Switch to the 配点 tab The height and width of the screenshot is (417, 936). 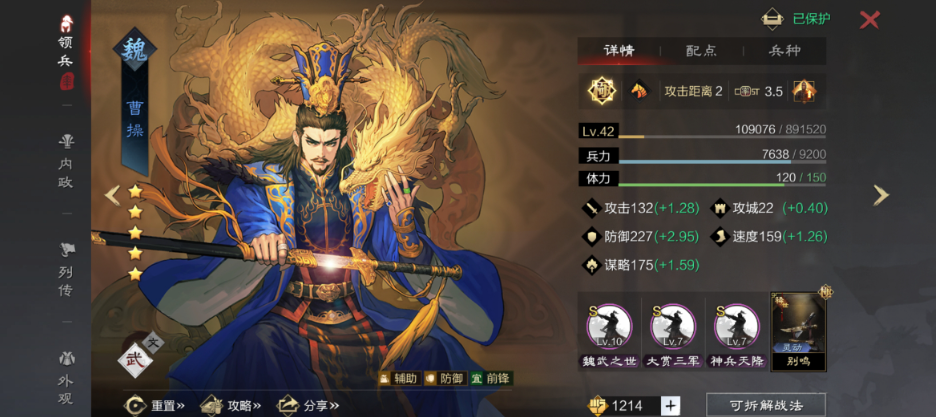[x=700, y=51]
